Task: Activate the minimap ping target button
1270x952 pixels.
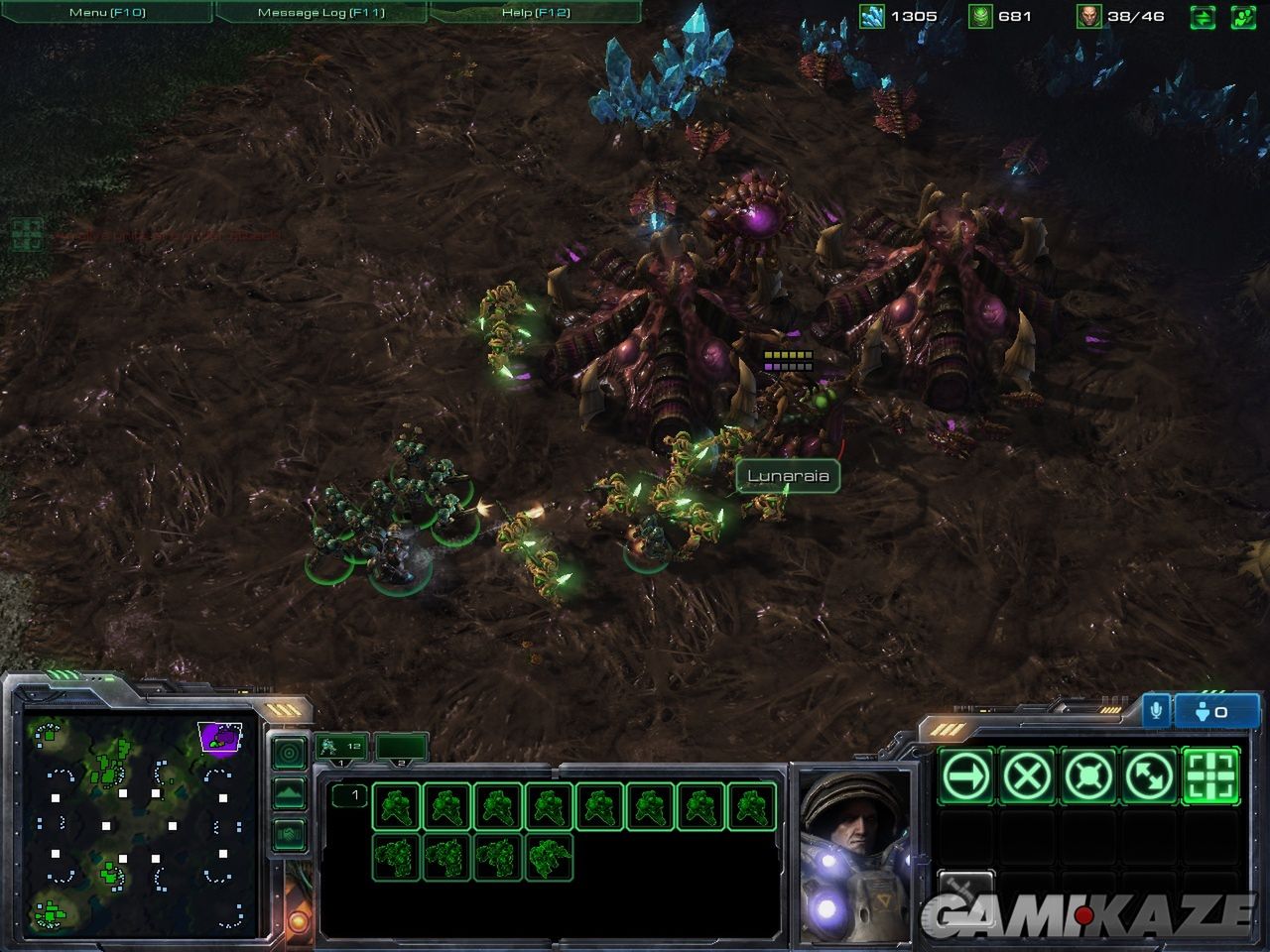Action: click(x=288, y=754)
